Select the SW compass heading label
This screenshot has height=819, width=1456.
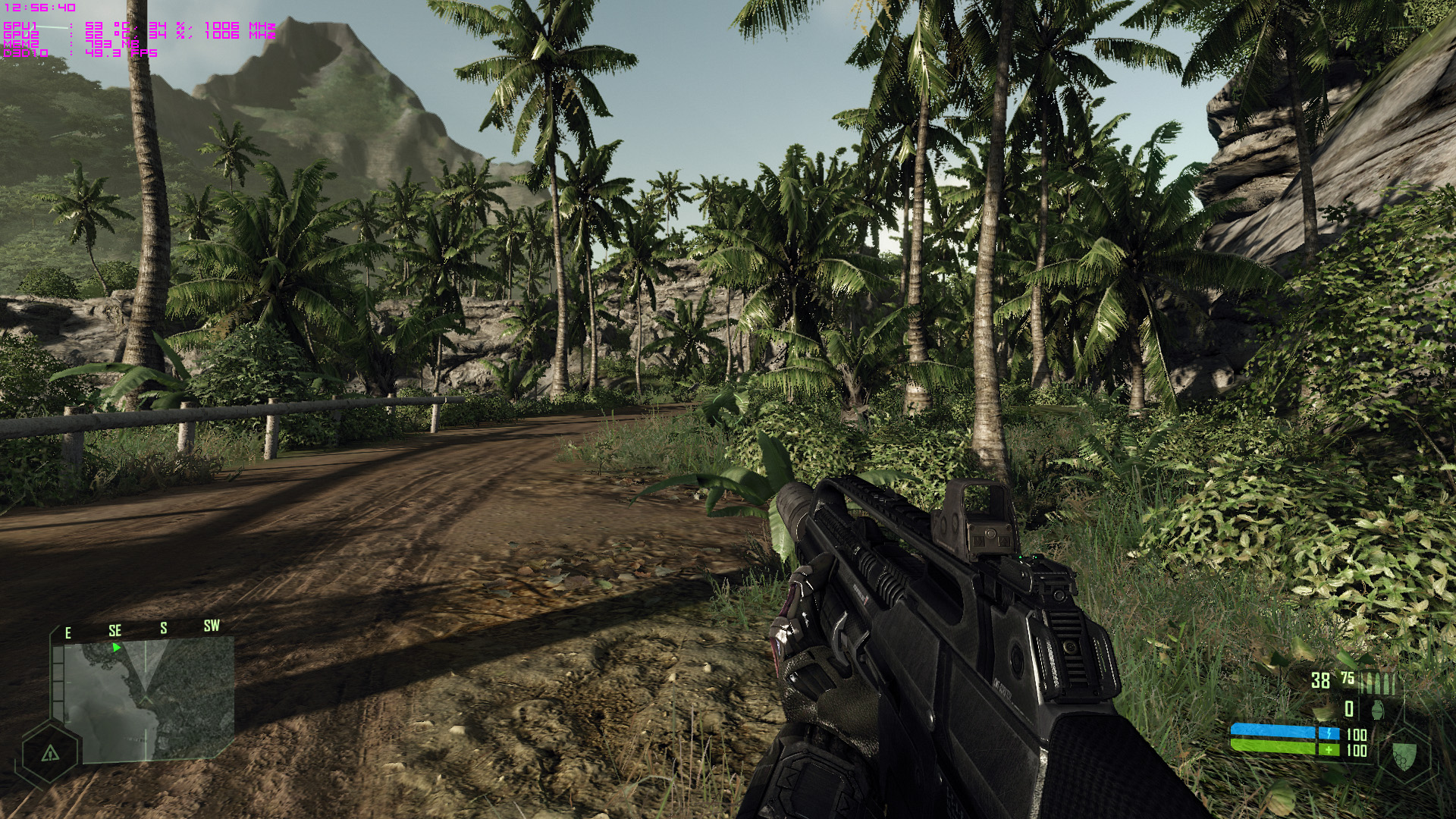point(212,626)
